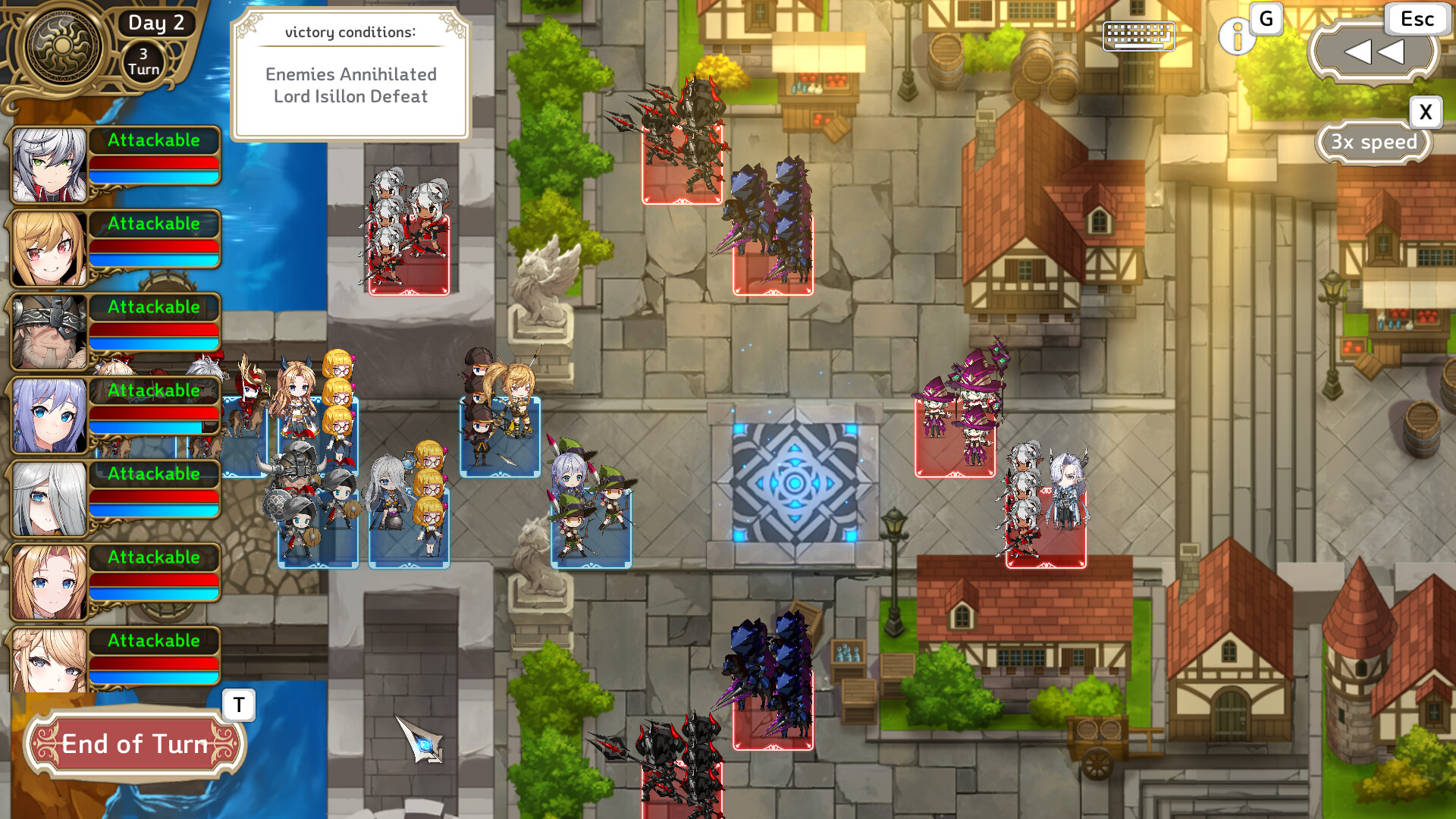This screenshot has height=819, width=1456.
Task: Click the X hotkey badge above 3x speed
Action: [1425, 112]
